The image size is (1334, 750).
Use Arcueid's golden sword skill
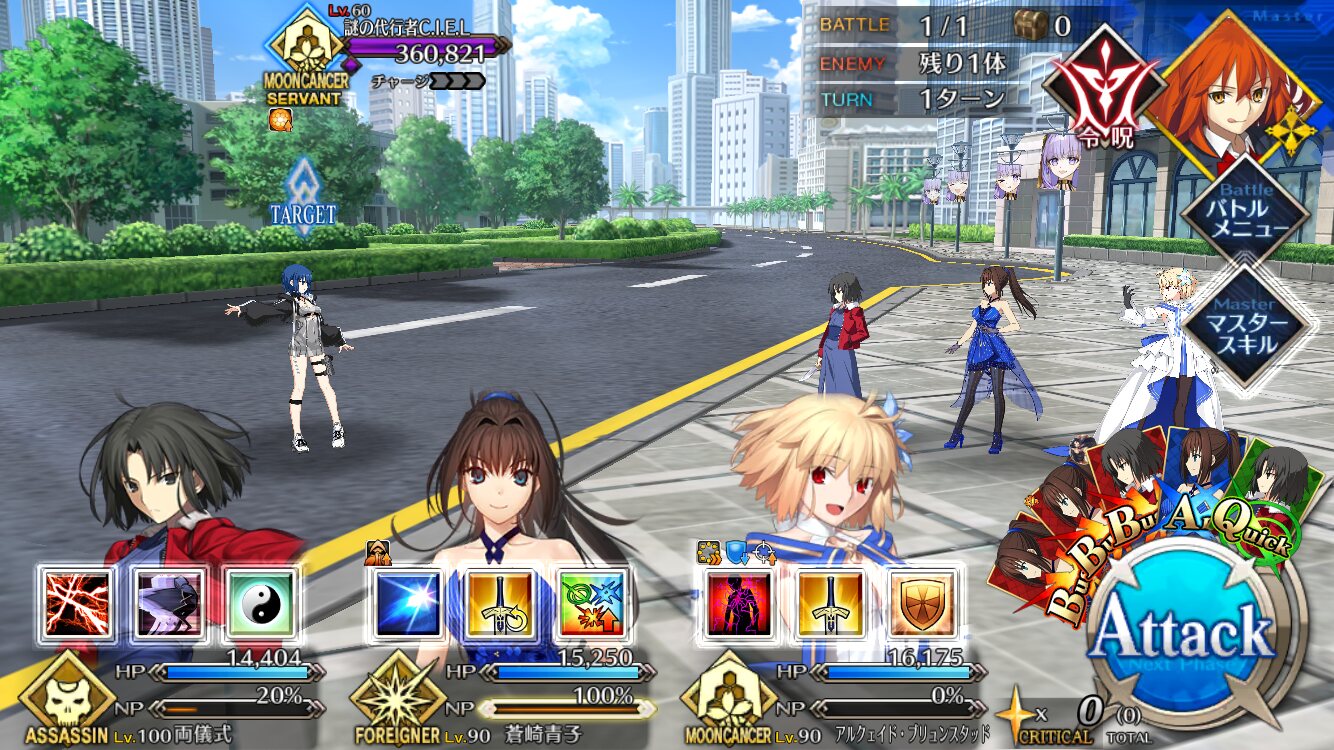(830, 603)
